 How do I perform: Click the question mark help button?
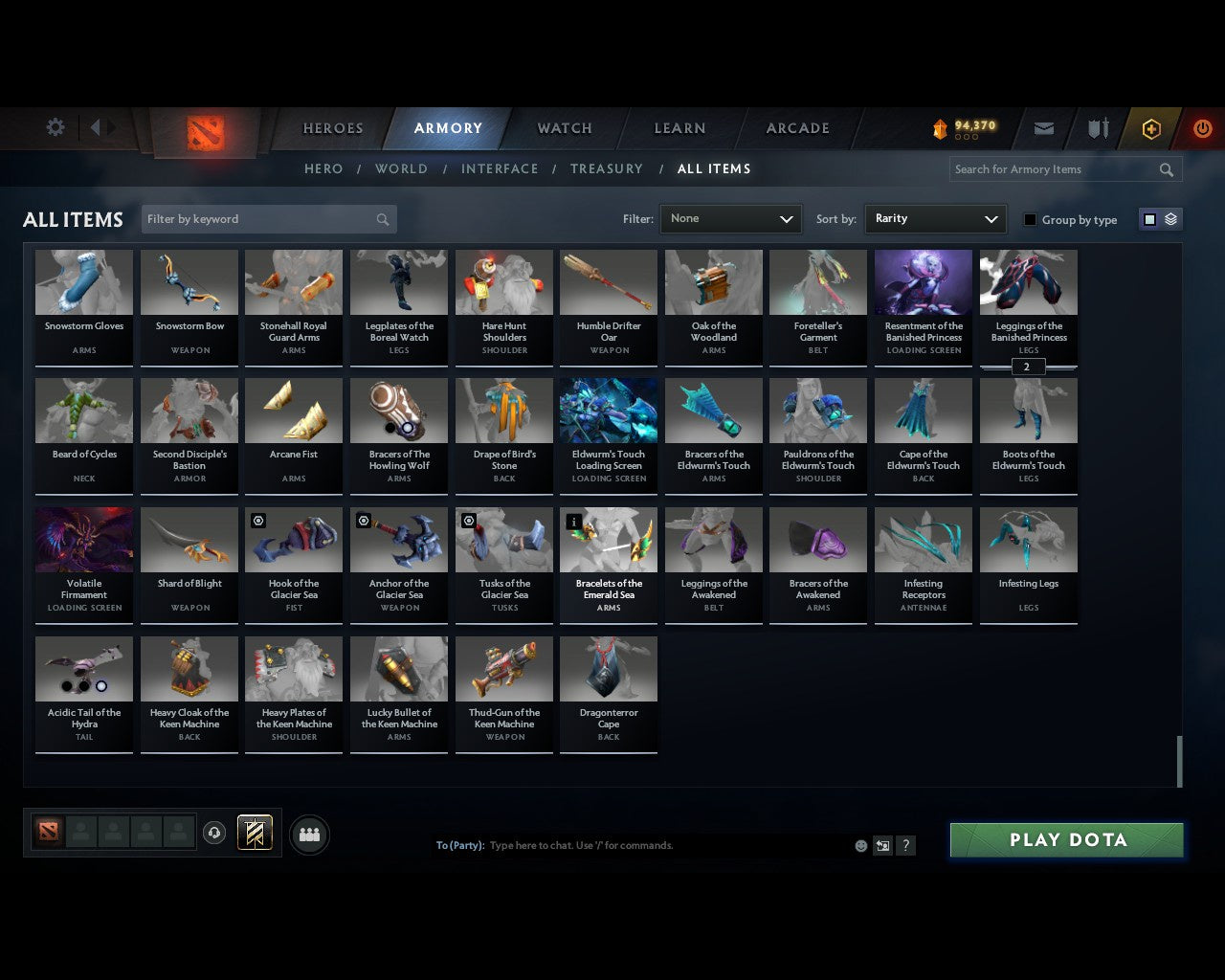coord(905,846)
